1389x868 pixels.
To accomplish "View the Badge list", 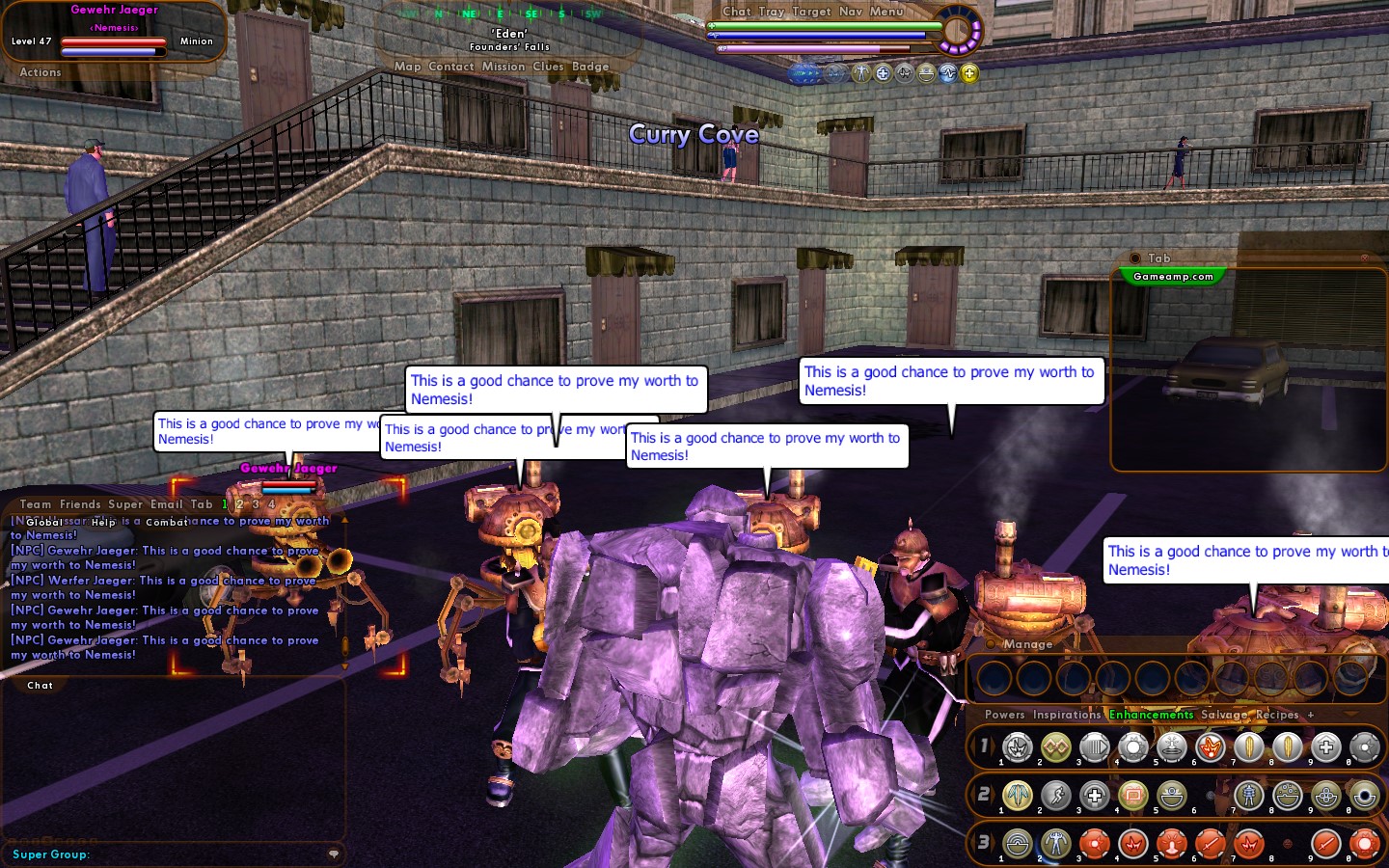I will click(x=590, y=67).
